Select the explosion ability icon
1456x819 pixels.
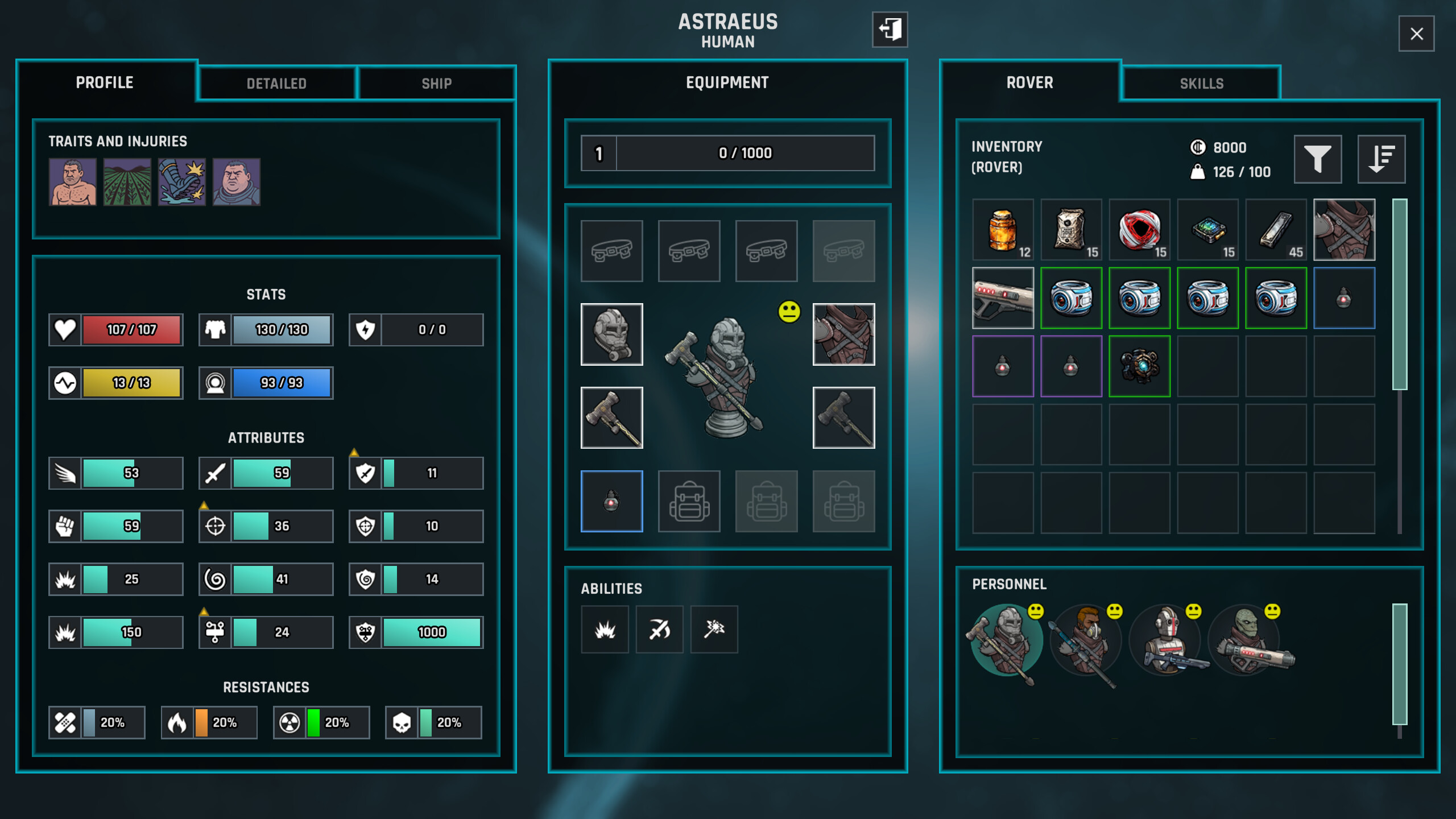[x=605, y=629]
